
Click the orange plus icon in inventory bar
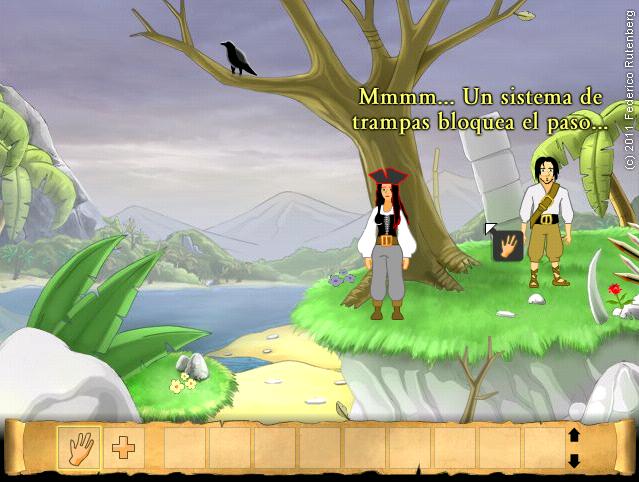[124, 447]
